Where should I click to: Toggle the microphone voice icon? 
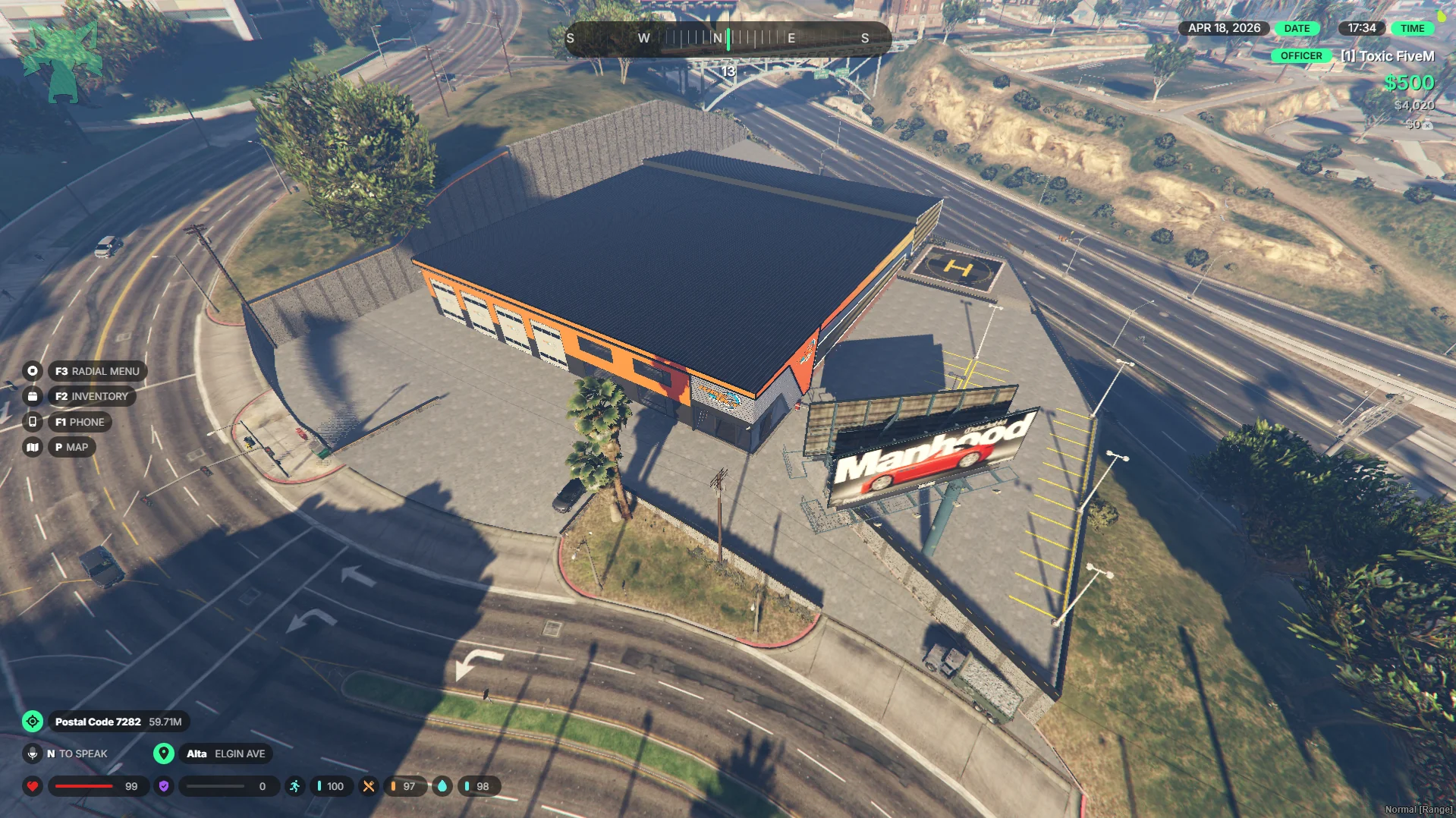coord(32,754)
